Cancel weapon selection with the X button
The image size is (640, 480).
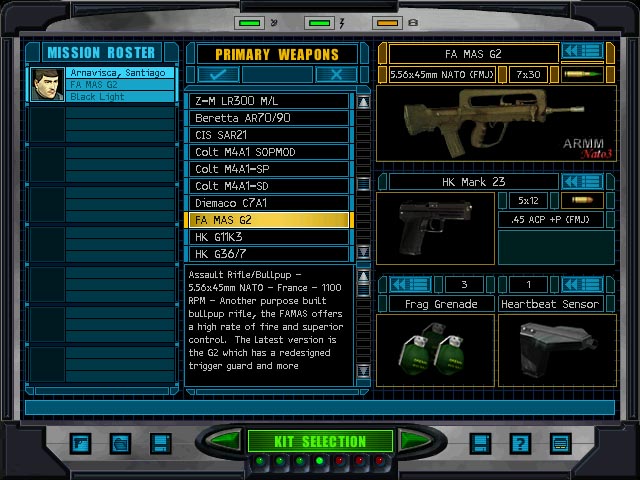point(336,74)
